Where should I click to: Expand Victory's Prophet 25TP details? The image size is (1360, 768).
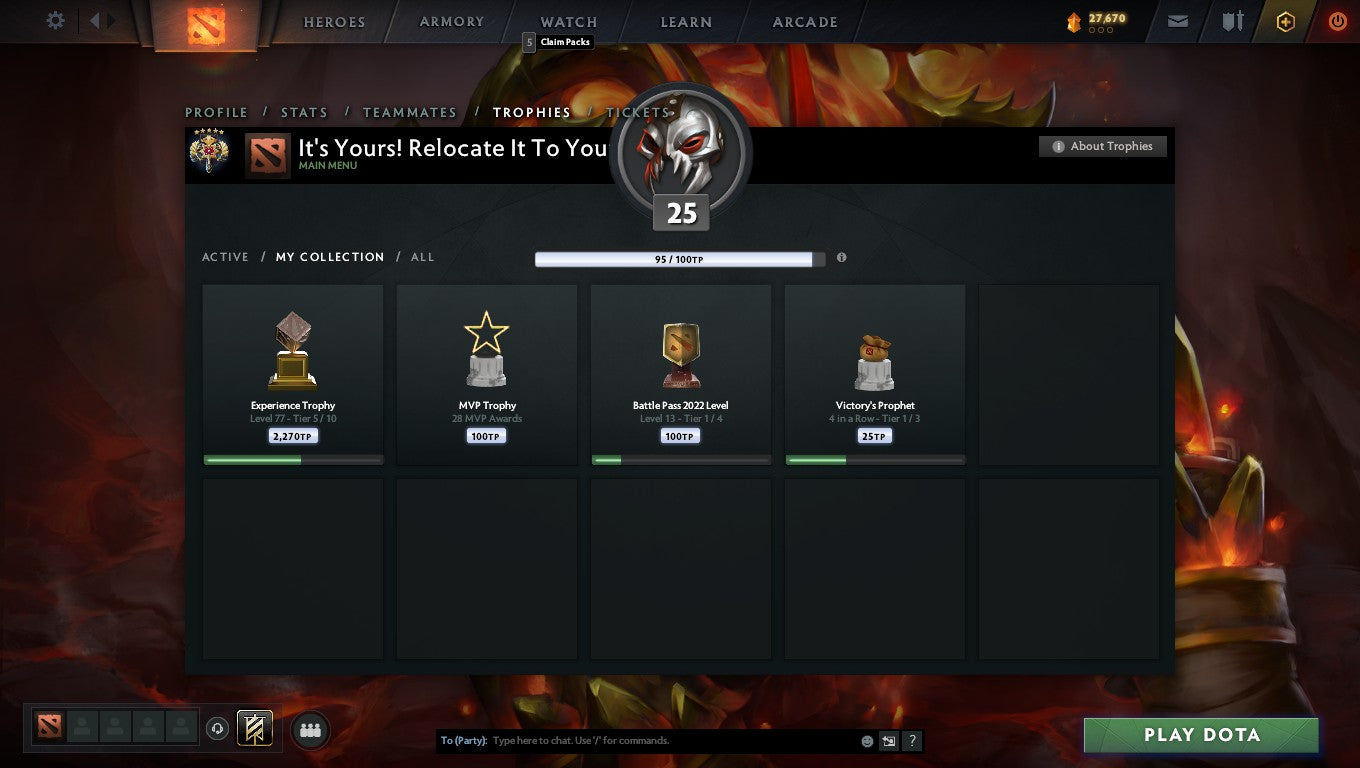pos(874,435)
